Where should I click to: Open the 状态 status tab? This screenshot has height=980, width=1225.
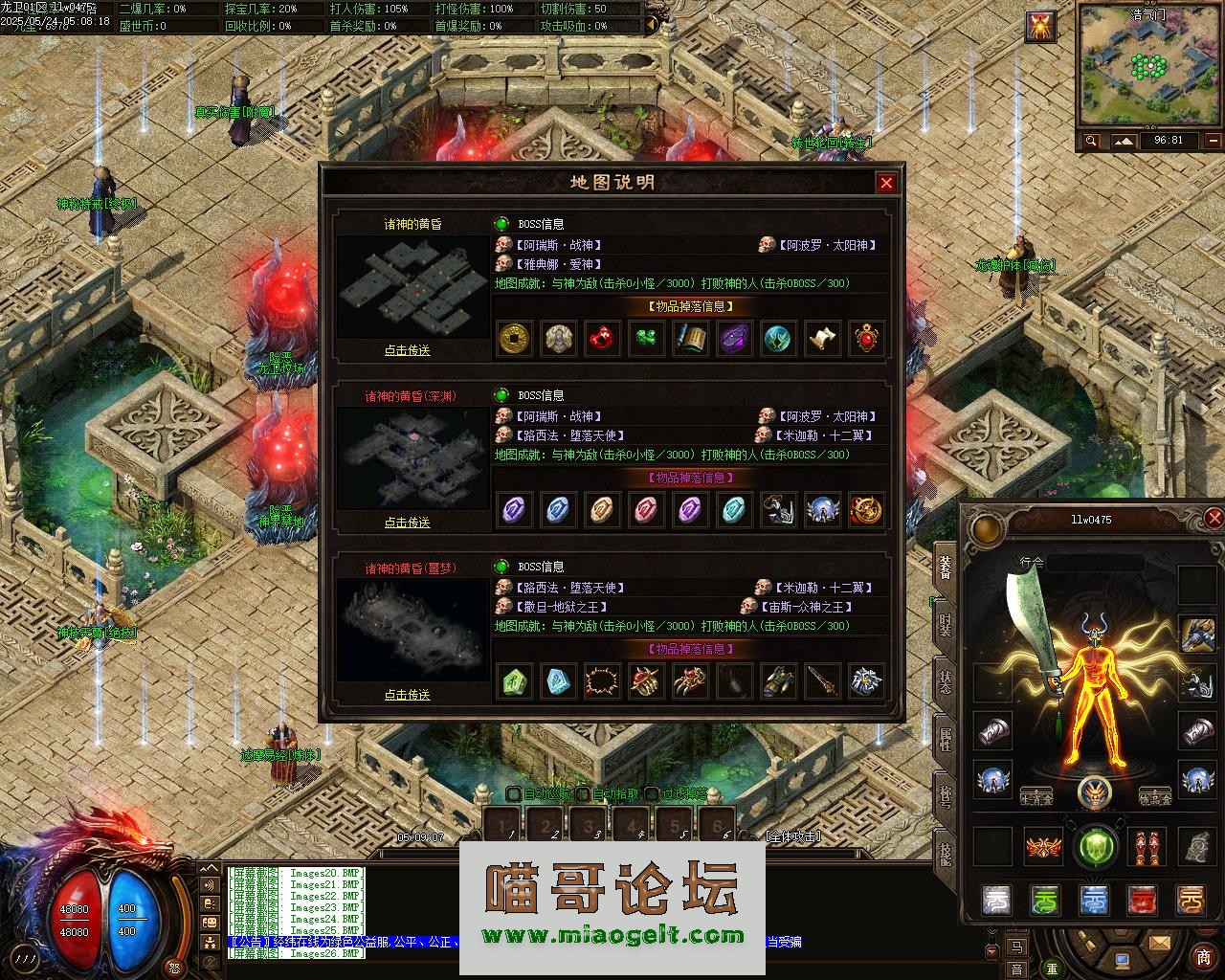point(947,681)
